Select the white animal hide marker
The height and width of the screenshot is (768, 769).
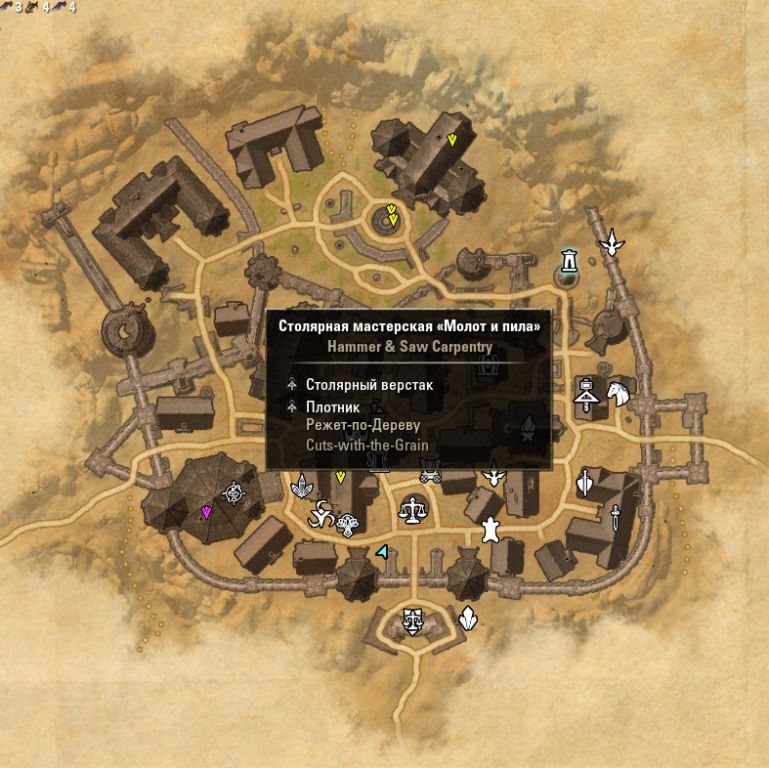click(x=490, y=529)
